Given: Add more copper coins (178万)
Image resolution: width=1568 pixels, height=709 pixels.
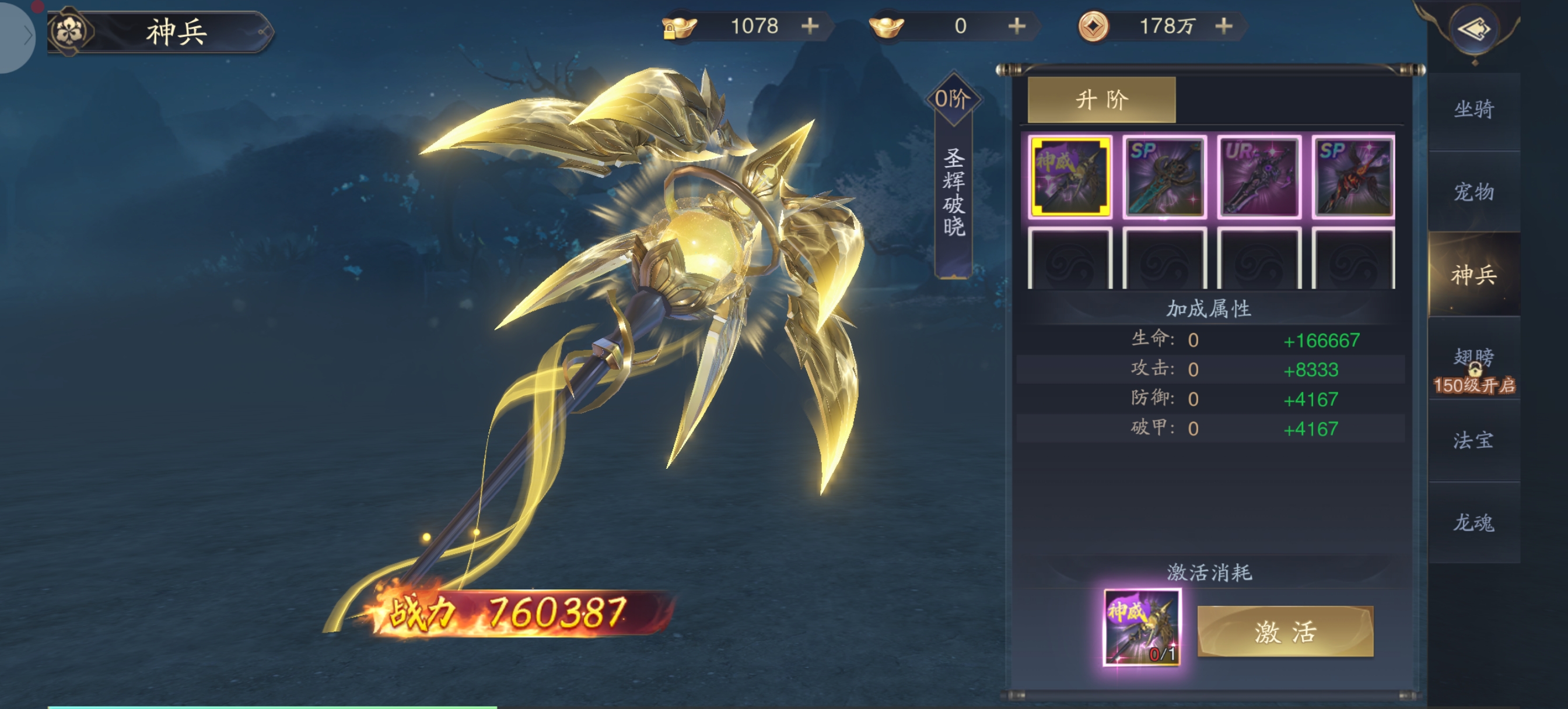Looking at the screenshot, I should coord(1223,26).
